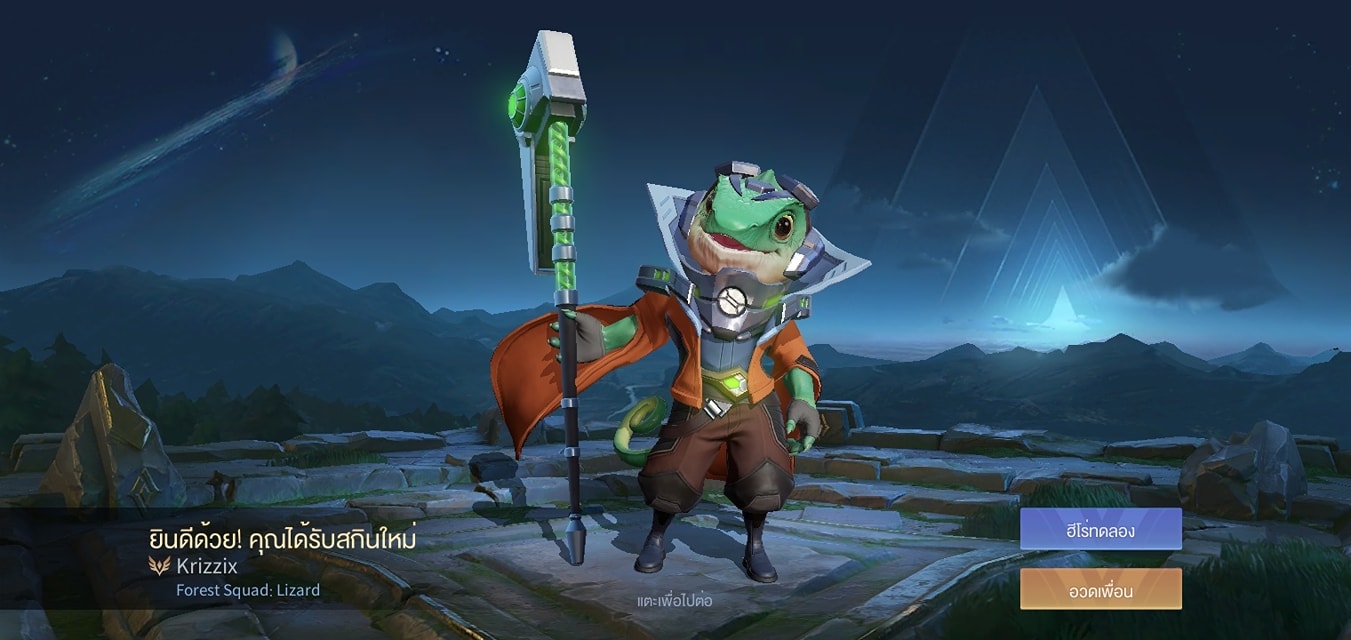Viewport: 1351px width, 640px height.
Task: Tap the 'แตะเพื่อไปต่อ' continue prompt
Action: [x=674, y=601]
